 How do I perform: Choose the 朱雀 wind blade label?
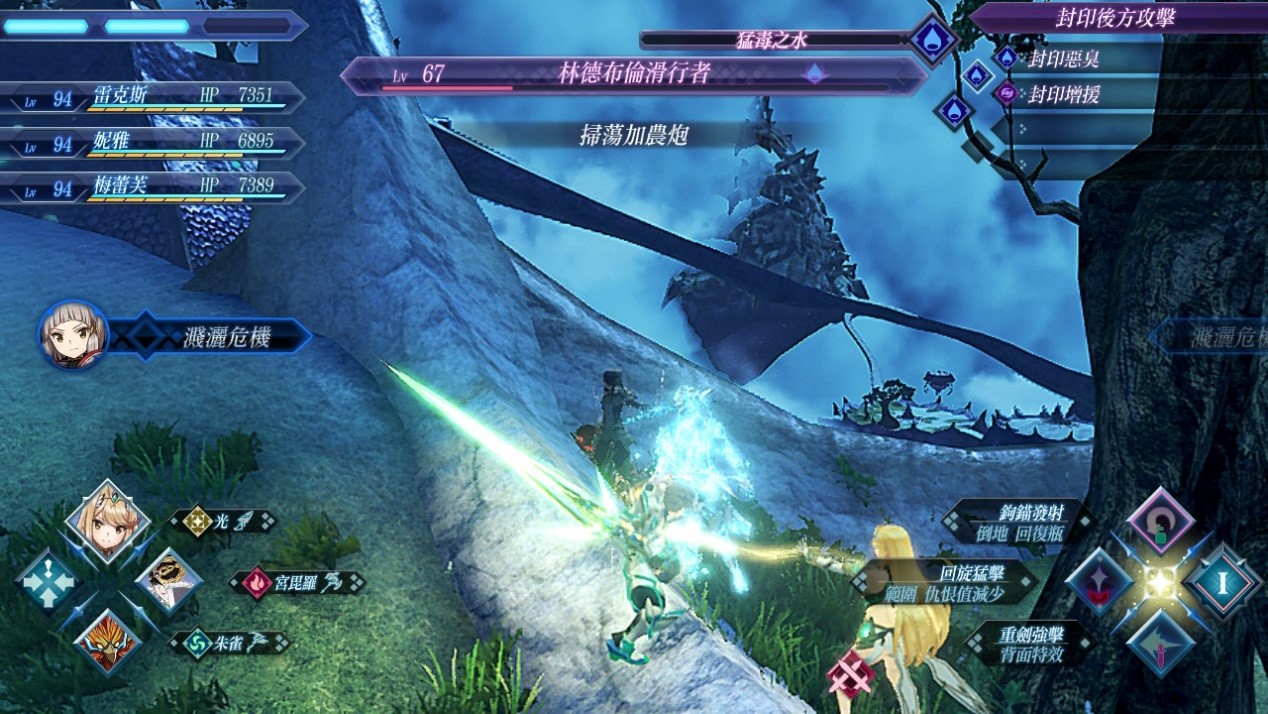coord(228,642)
